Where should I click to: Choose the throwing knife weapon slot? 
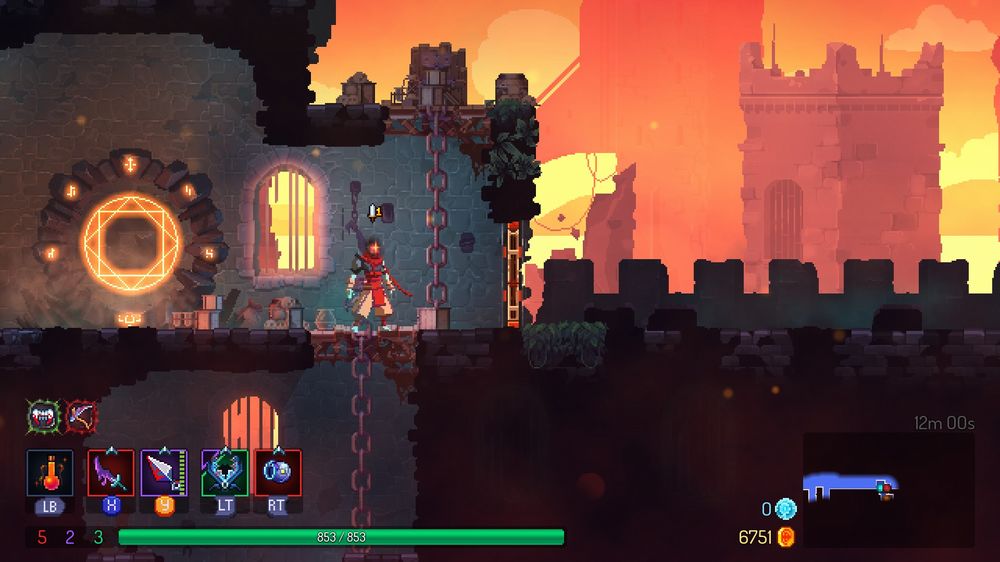pos(164,472)
